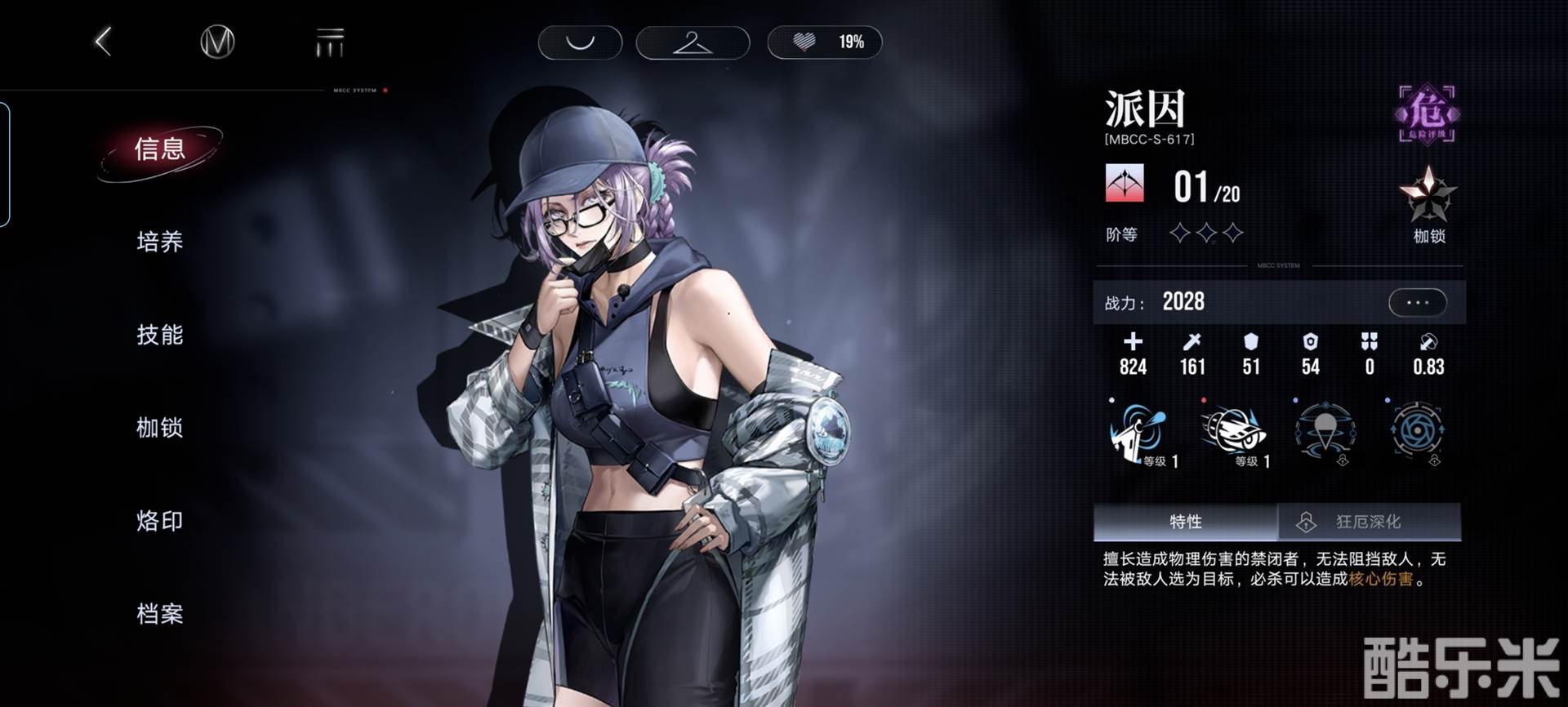Open the 枷锁 menu entry
The image size is (1568, 707).
[x=160, y=428]
